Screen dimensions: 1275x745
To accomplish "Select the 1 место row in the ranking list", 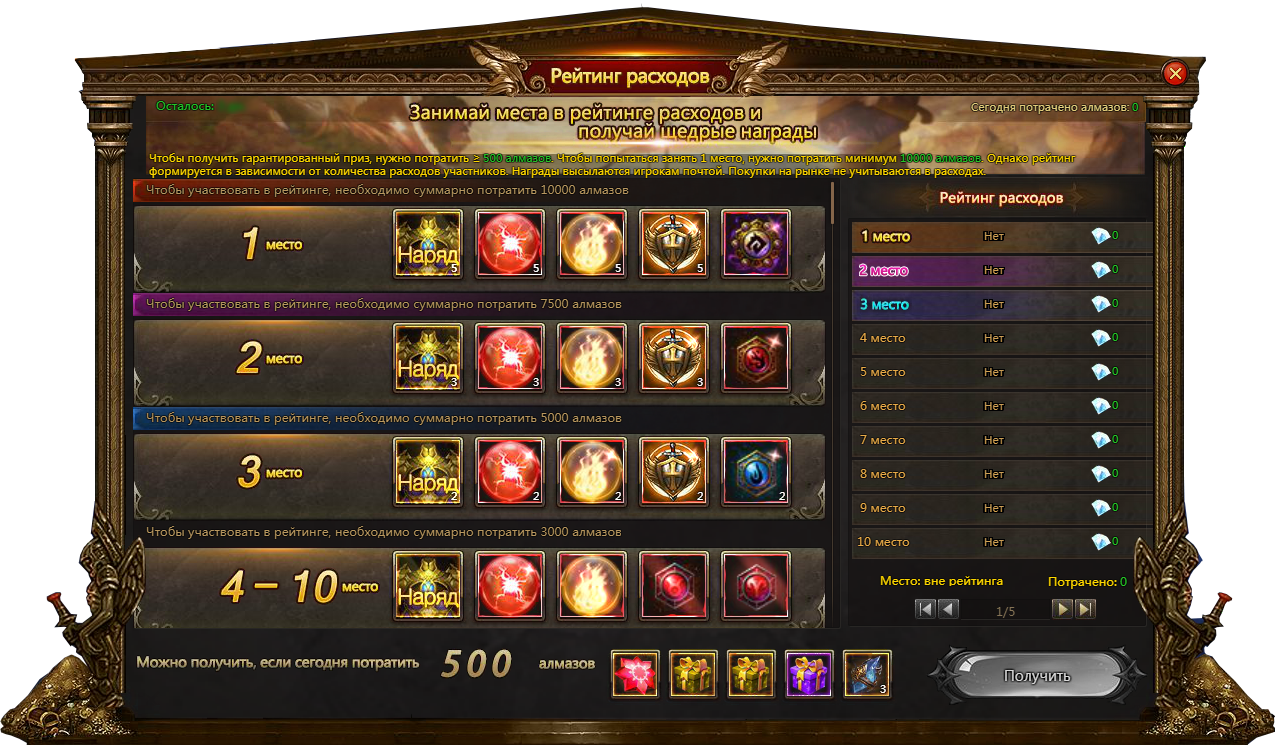I will click(x=1000, y=237).
